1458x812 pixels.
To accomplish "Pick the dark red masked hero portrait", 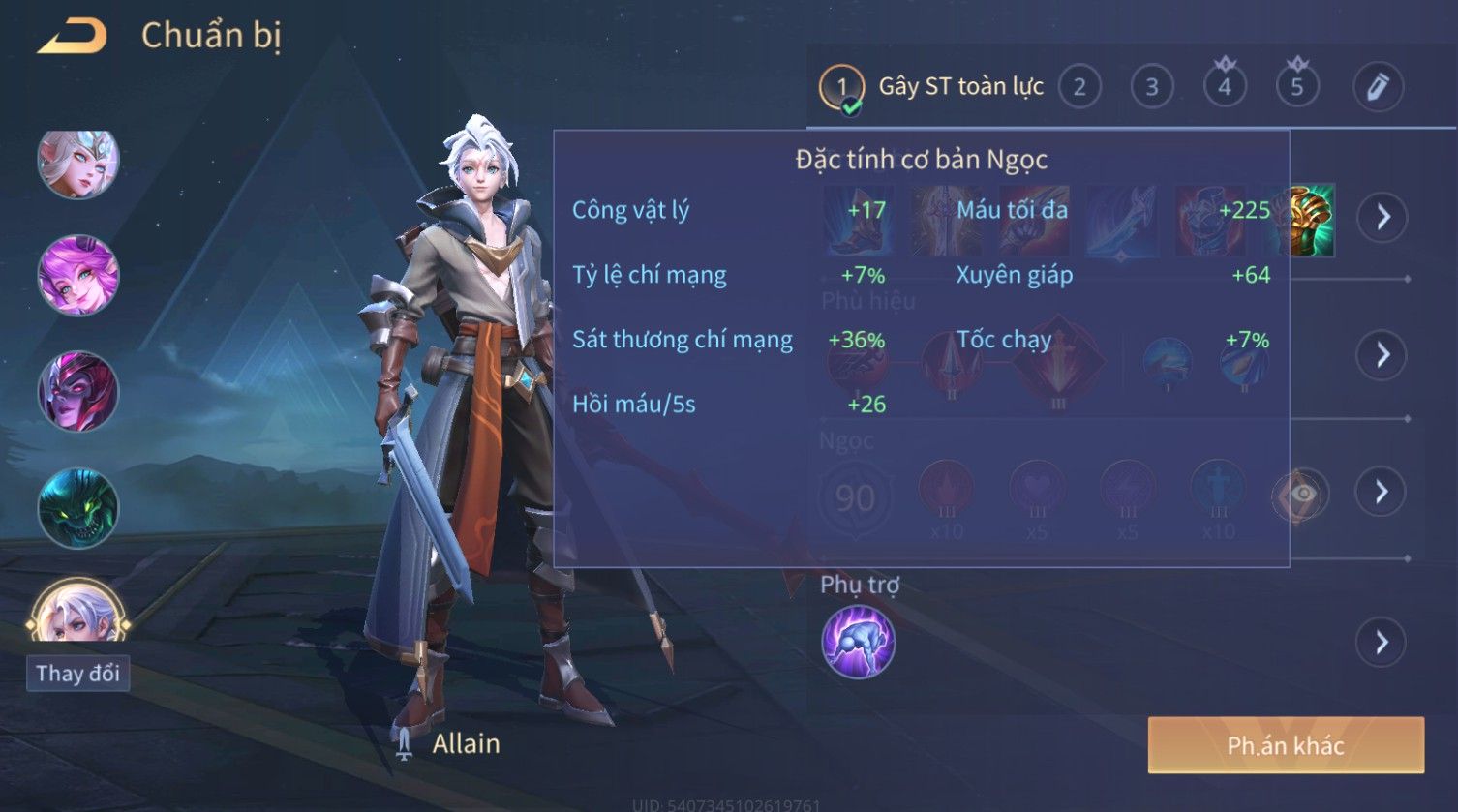I will pyautogui.click(x=77, y=391).
